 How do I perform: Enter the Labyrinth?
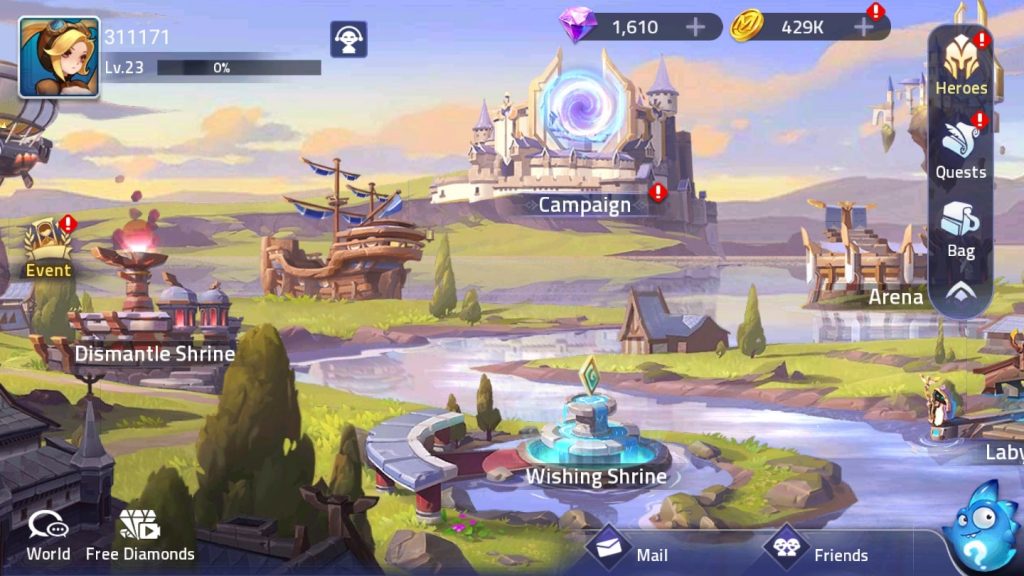pos(990,420)
